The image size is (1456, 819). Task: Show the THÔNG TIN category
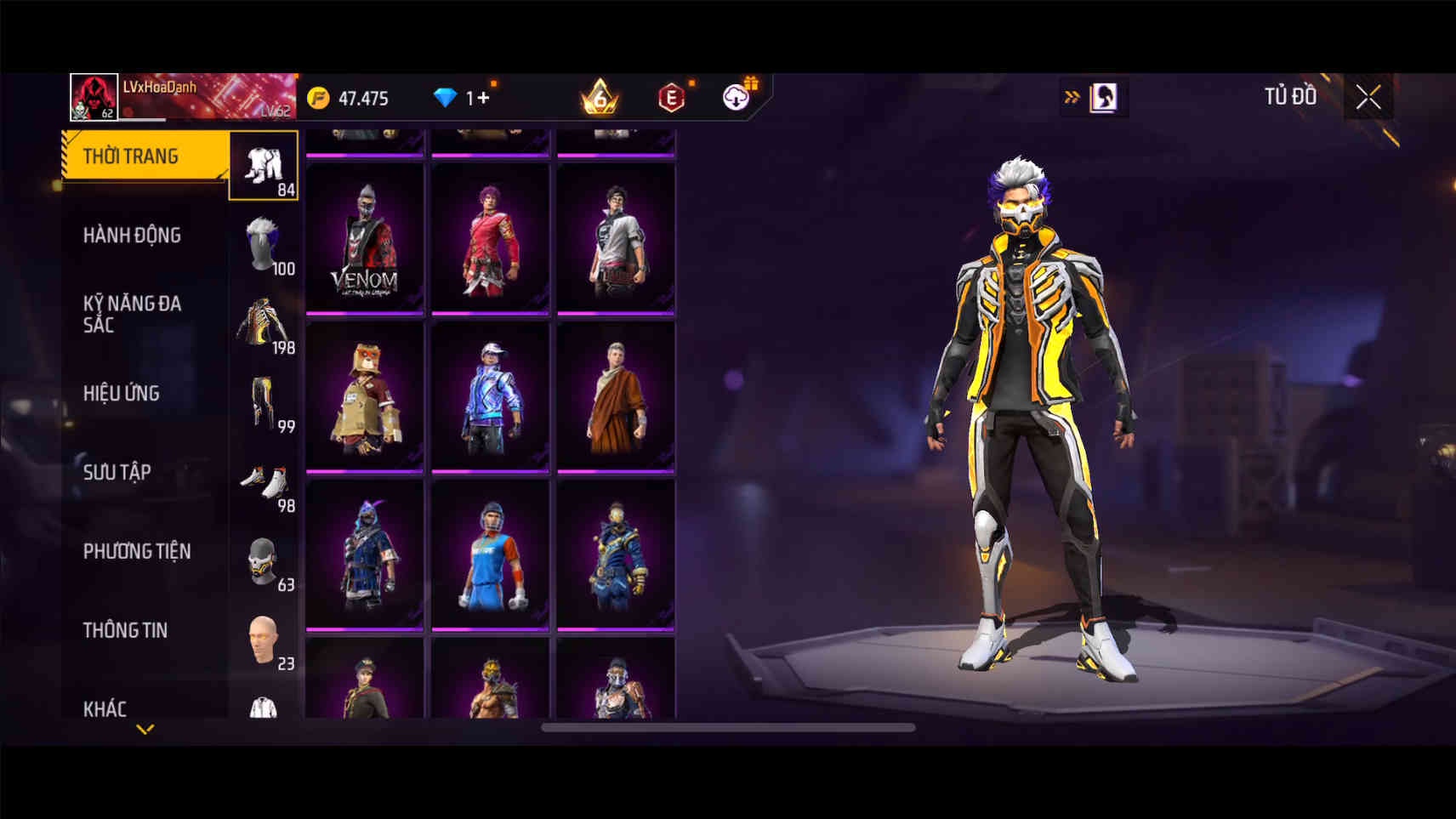[x=125, y=630]
